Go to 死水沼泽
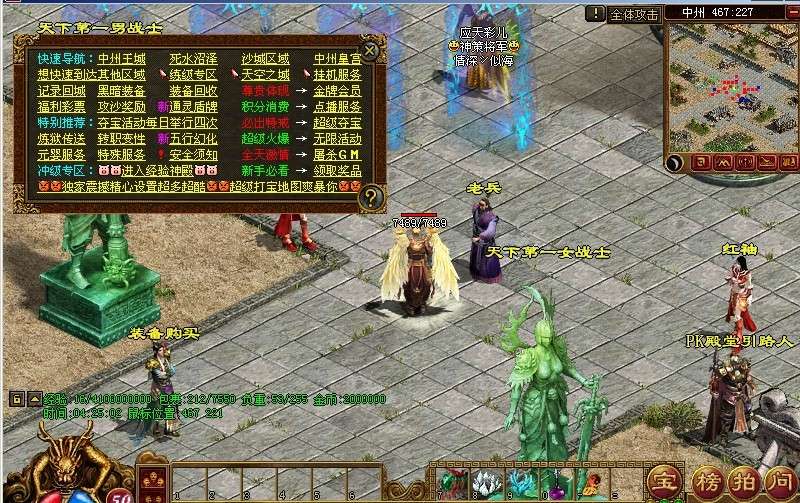The height and width of the screenshot is (503, 800). pos(193,59)
